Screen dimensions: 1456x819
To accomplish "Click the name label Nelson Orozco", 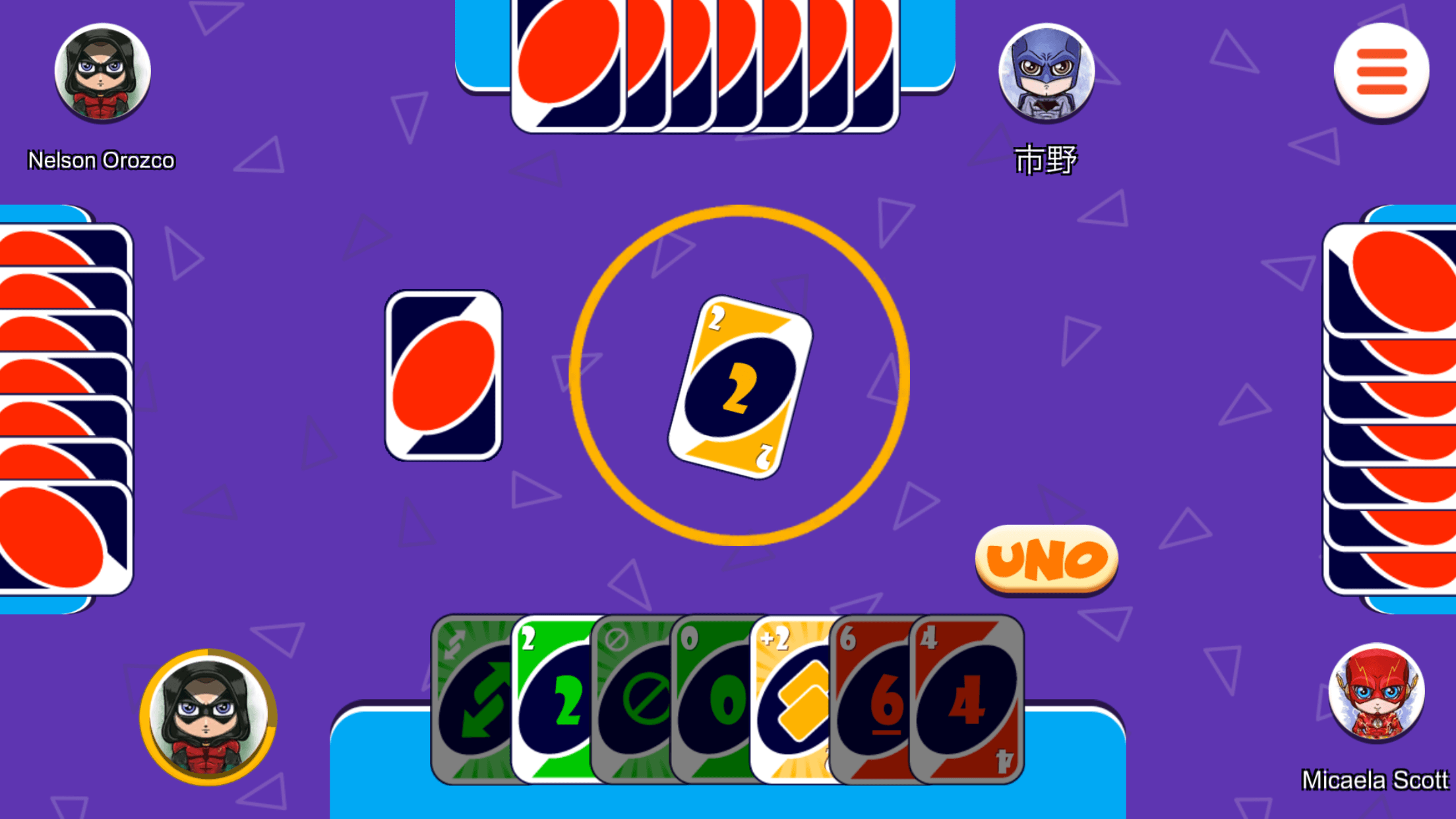I will click(x=101, y=160).
